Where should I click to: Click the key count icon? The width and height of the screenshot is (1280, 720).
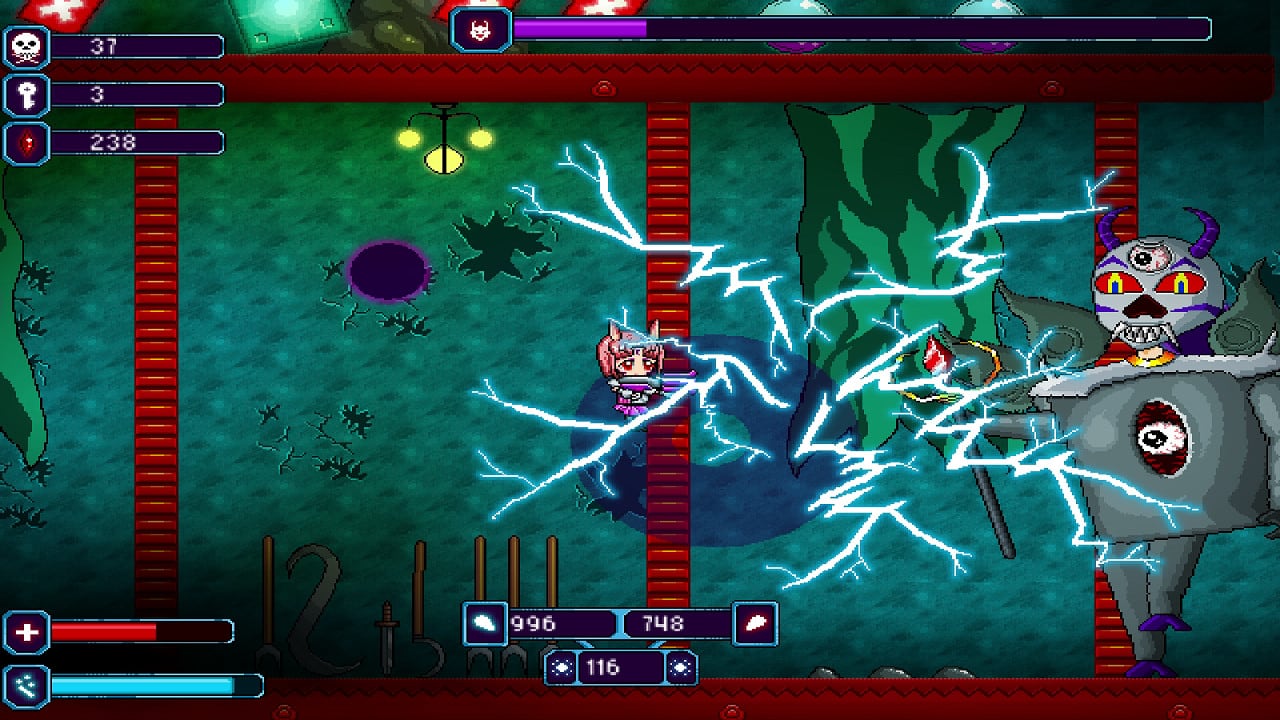(x=26, y=95)
